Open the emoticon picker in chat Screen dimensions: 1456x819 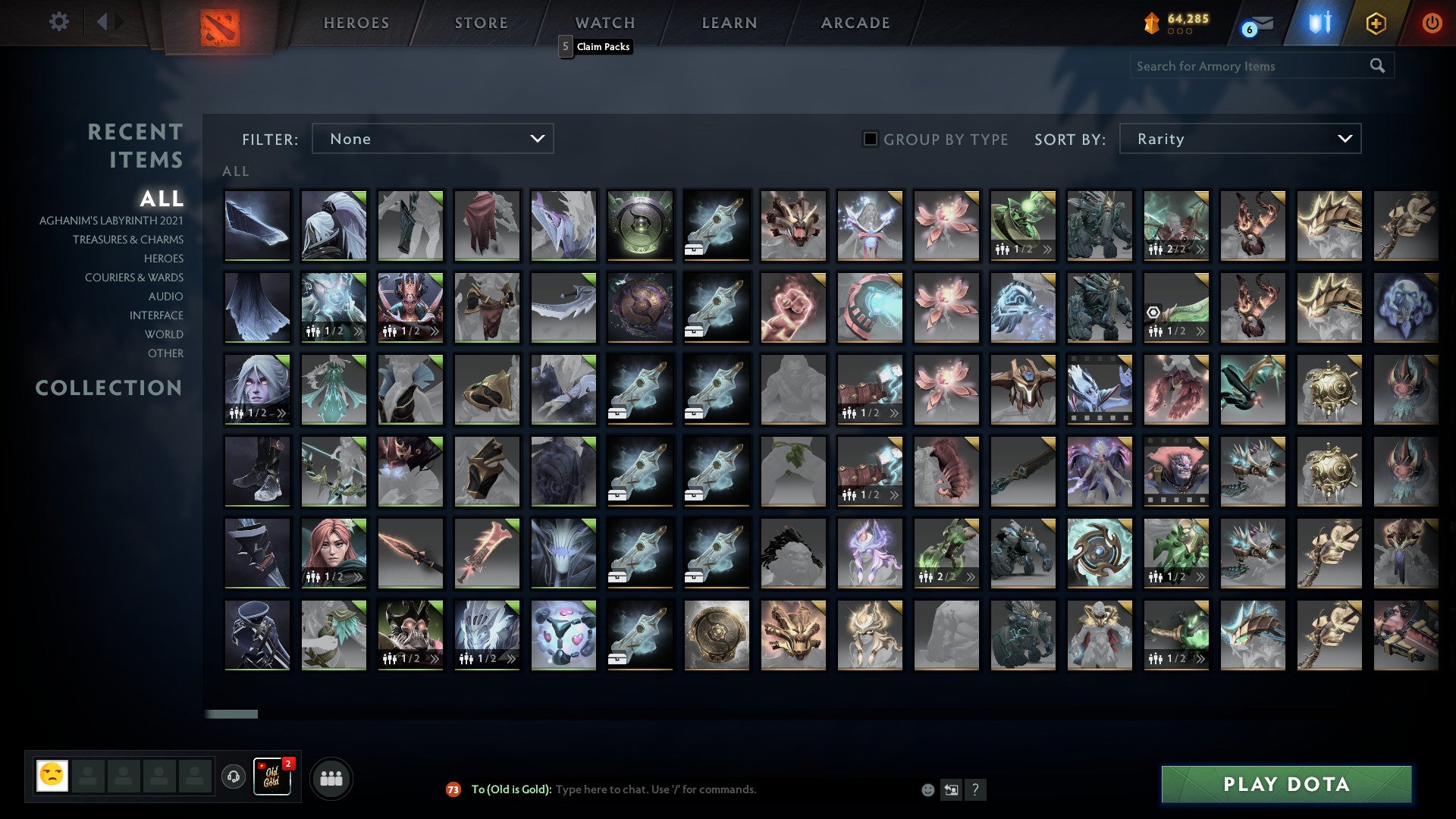pos(928,789)
